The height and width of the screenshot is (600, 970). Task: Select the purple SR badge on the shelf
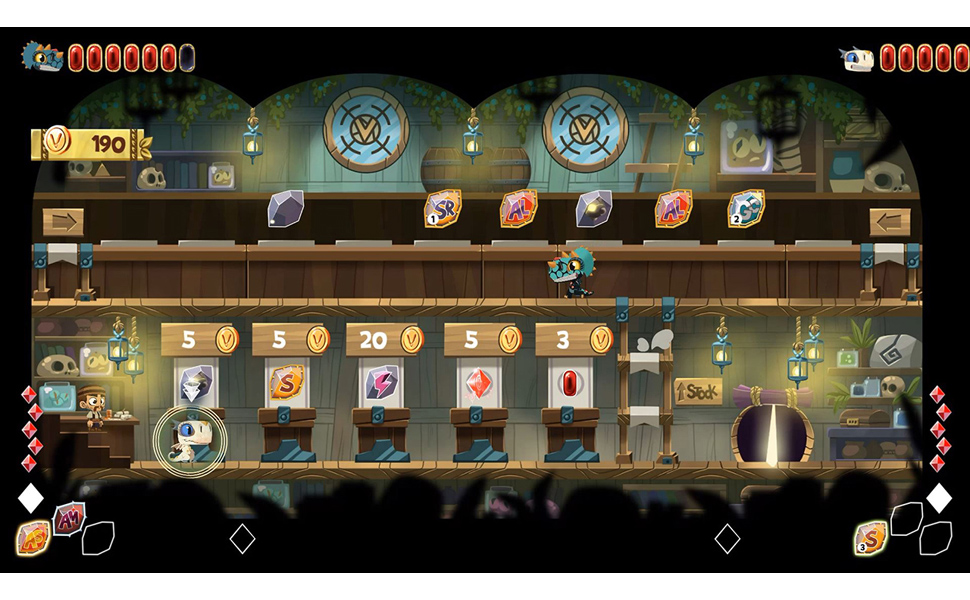442,209
